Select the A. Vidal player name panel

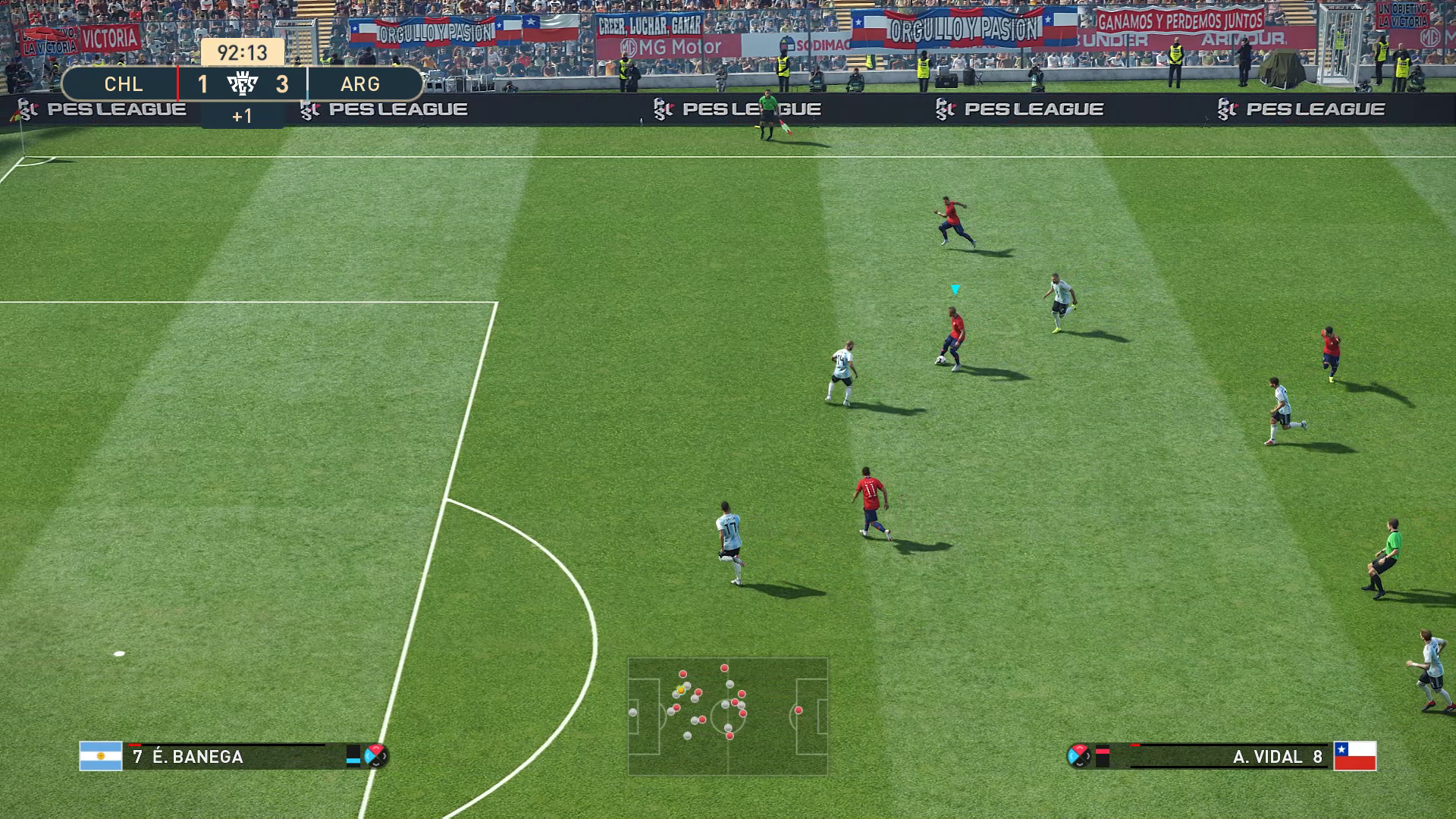1230,757
